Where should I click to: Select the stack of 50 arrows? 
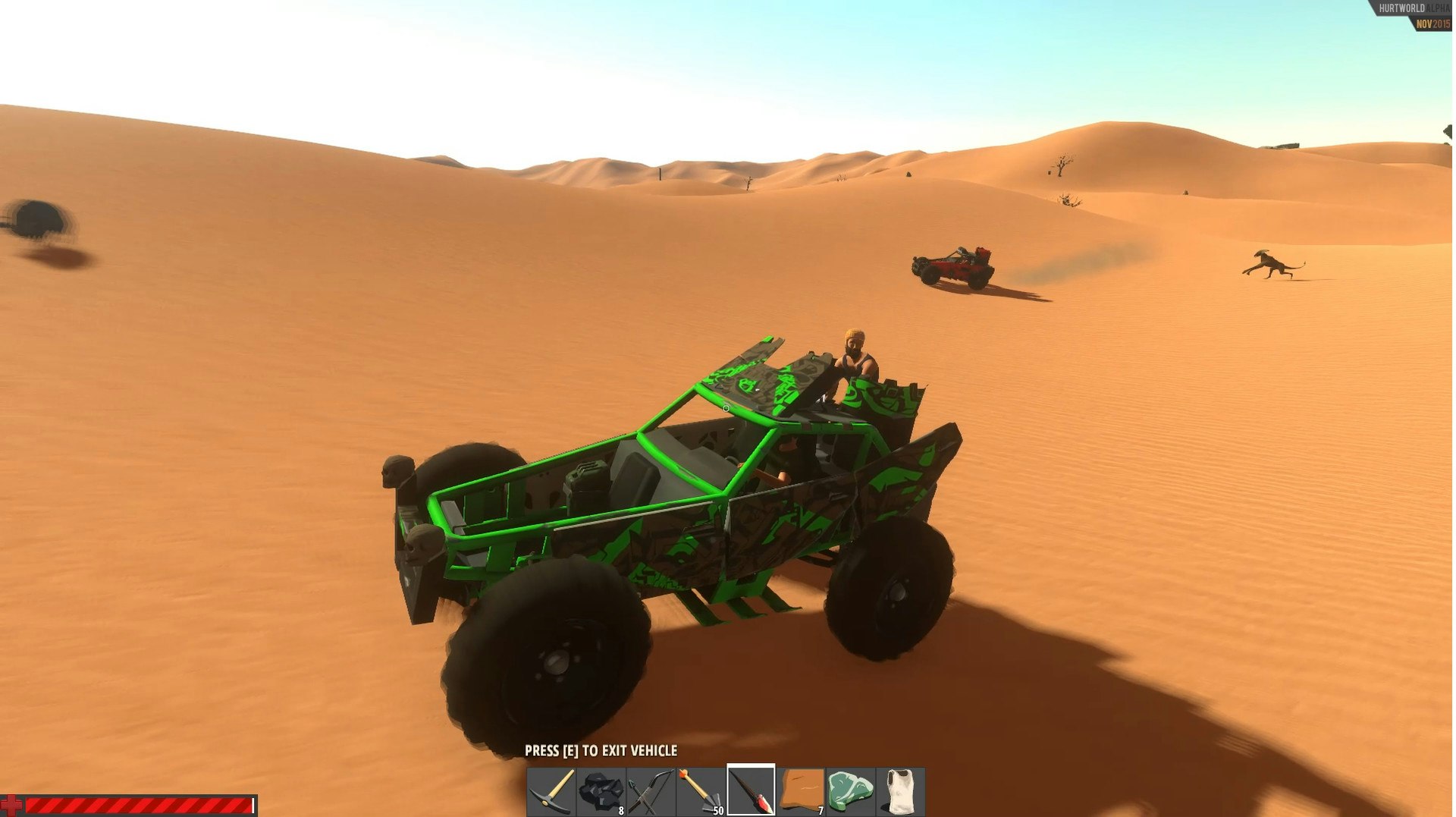pos(701,789)
